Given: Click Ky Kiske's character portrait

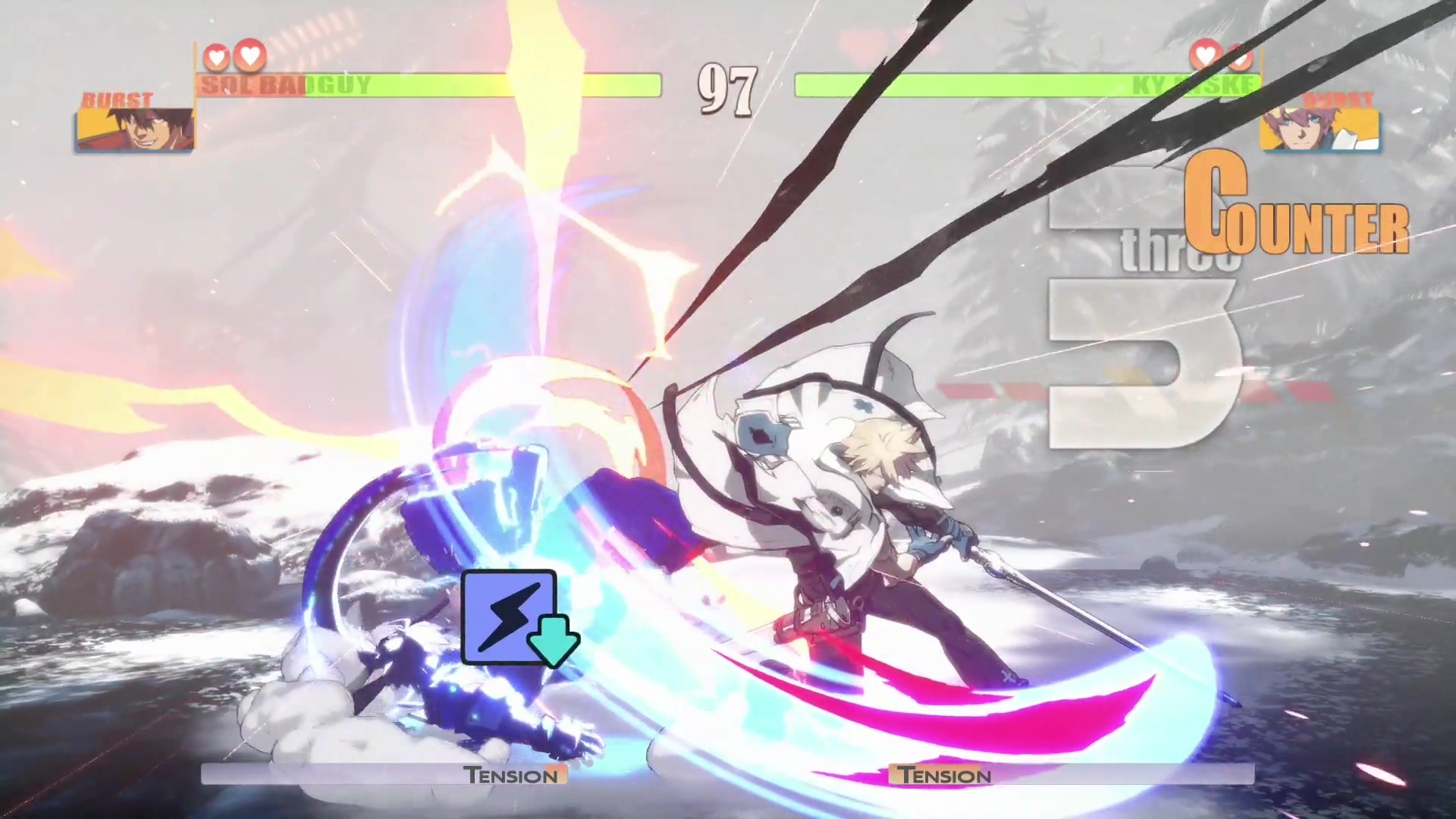Looking at the screenshot, I should pyautogui.click(x=1320, y=130).
